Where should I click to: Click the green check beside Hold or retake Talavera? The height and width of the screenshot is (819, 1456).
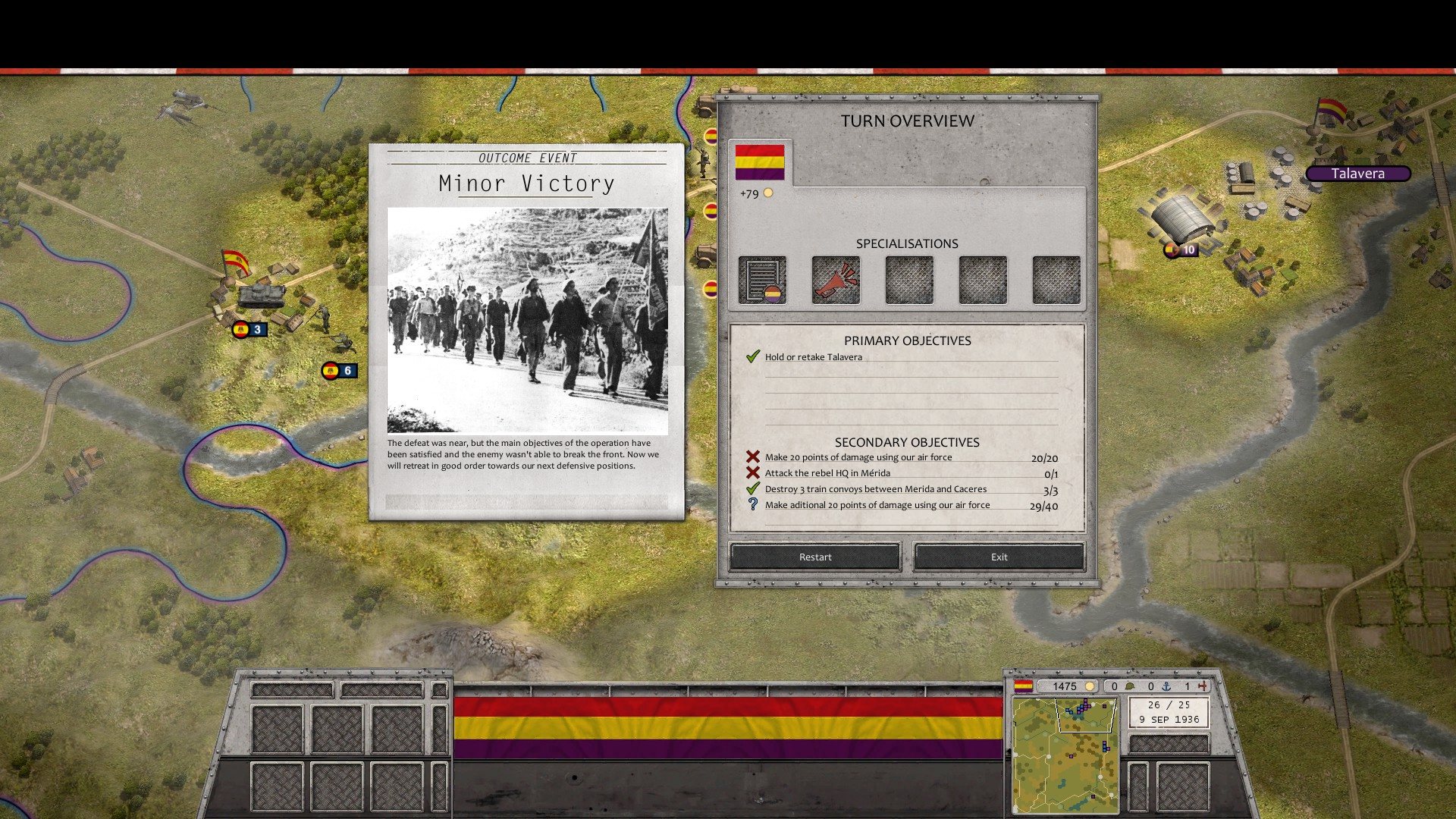coord(754,356)
